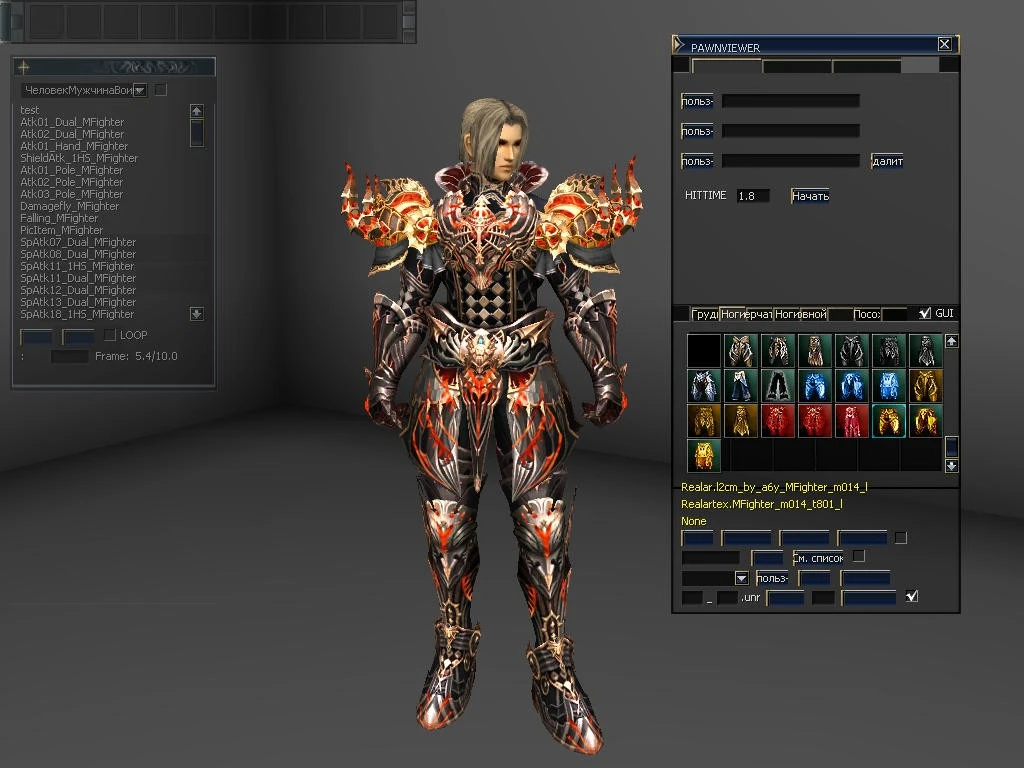This screenshot has width=1024, height=768.
Task: Open the ЧеловекМужчинаВоин dropdown
Action: tap(139, 90)
